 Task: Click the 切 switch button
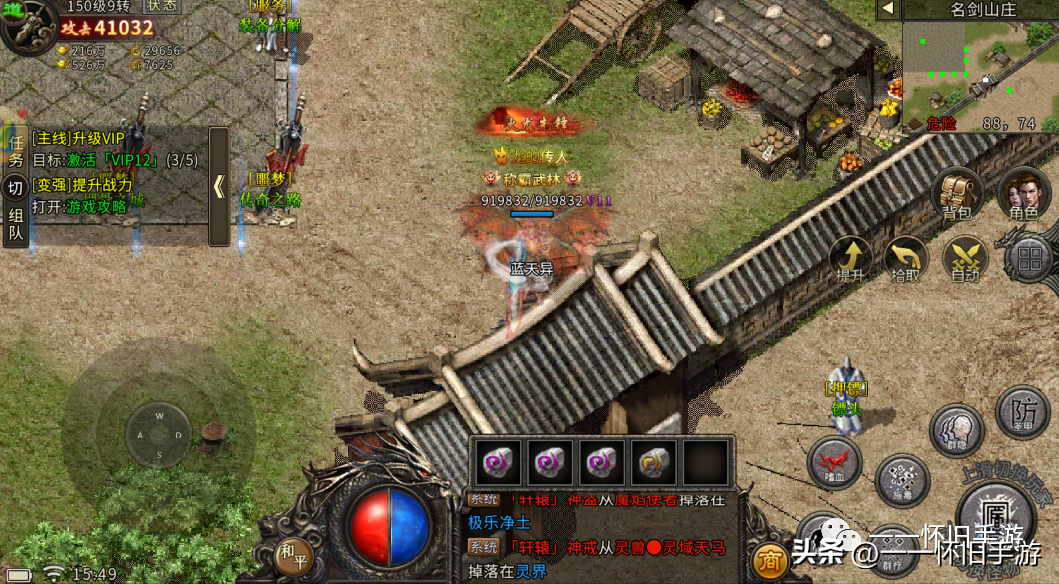coord(15,188)
